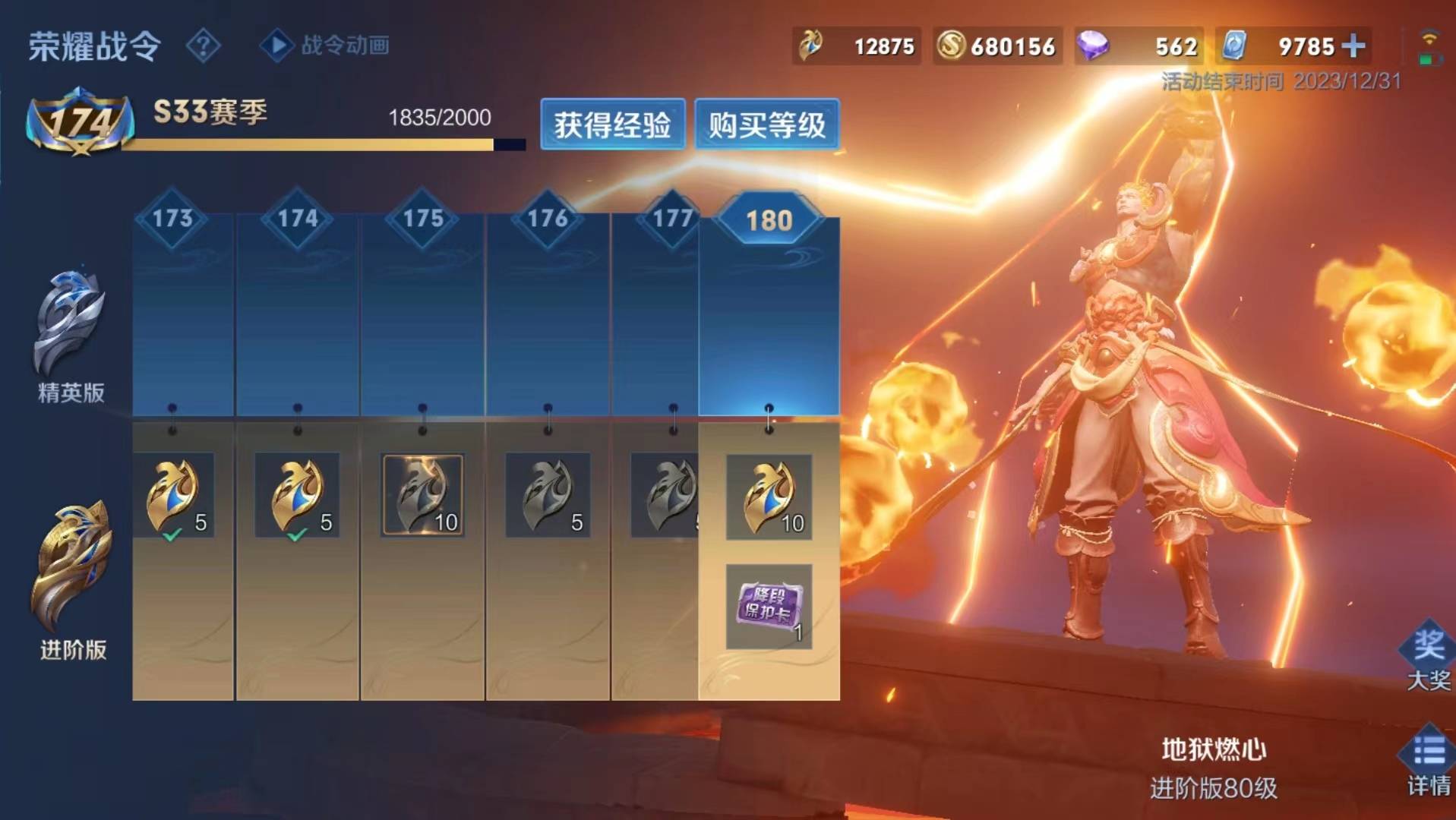Open the 购买等级 purchase option
Viewport: 1456px width, 820px height.
(766, 125)
